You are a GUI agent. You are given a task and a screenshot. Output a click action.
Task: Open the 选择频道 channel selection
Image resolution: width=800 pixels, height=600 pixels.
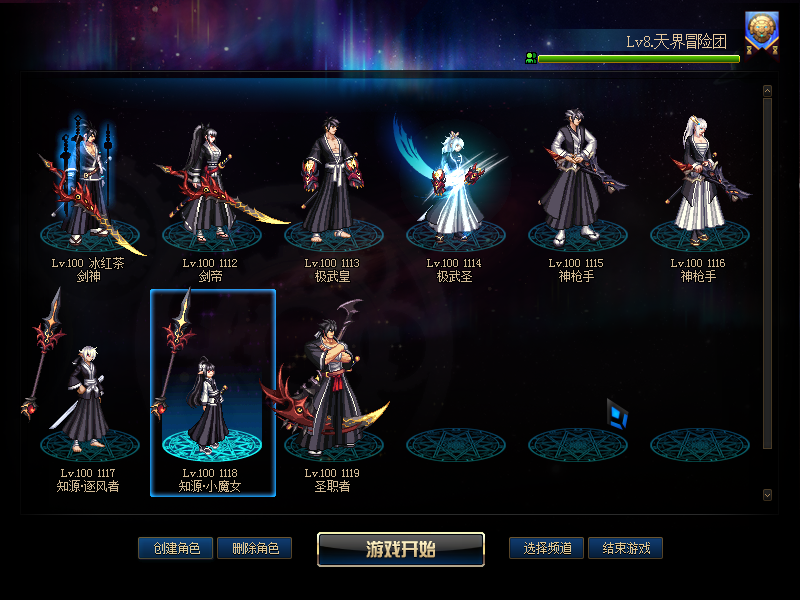pos(546,548)
